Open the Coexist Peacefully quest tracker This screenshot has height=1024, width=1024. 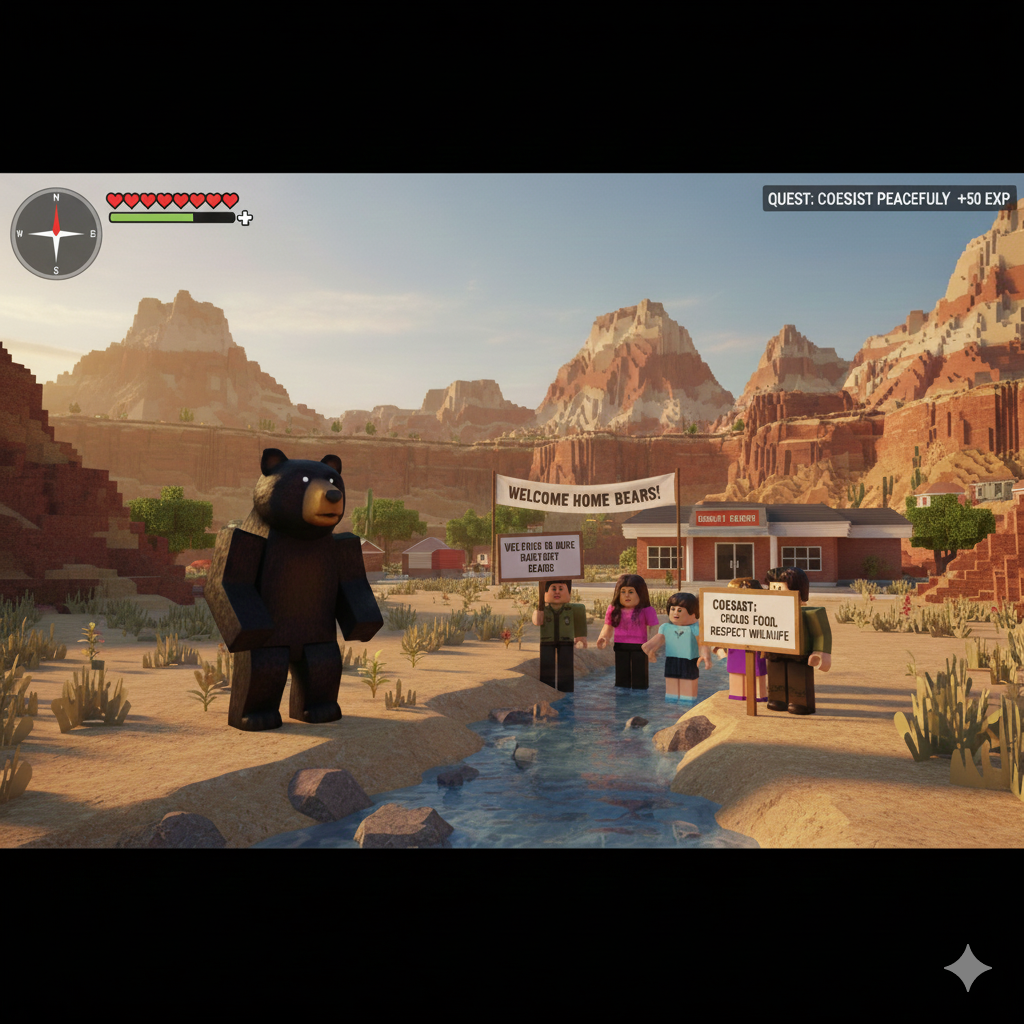888,199
